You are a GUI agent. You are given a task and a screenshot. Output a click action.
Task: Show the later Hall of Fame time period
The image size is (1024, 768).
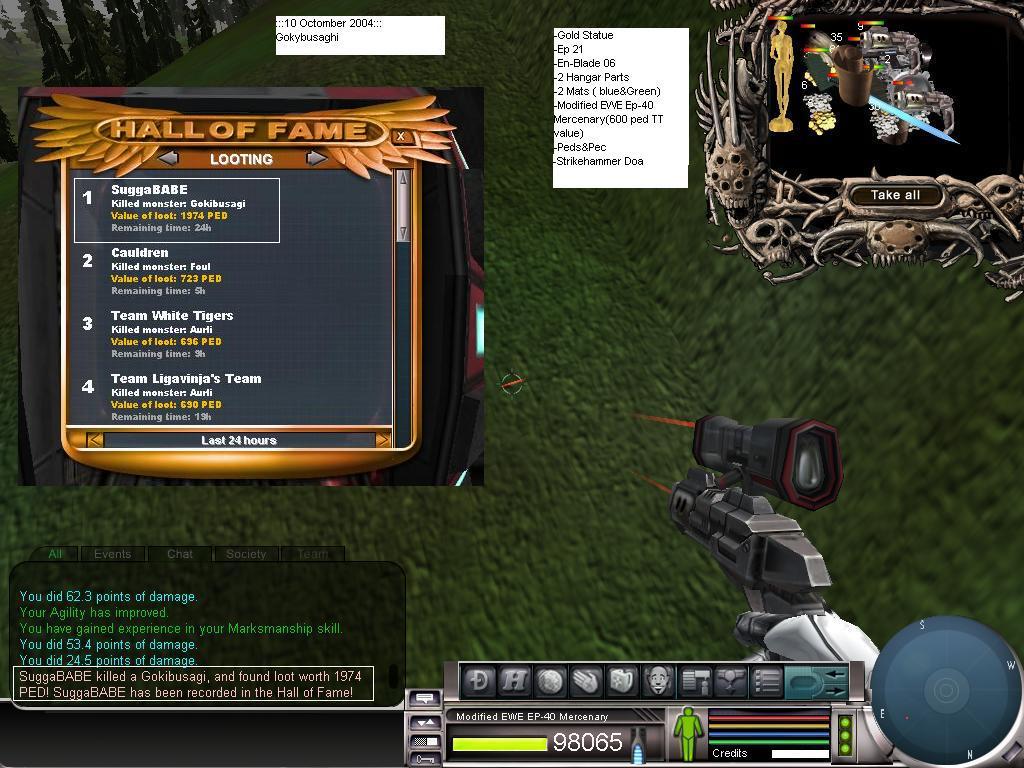coord(382,440)
